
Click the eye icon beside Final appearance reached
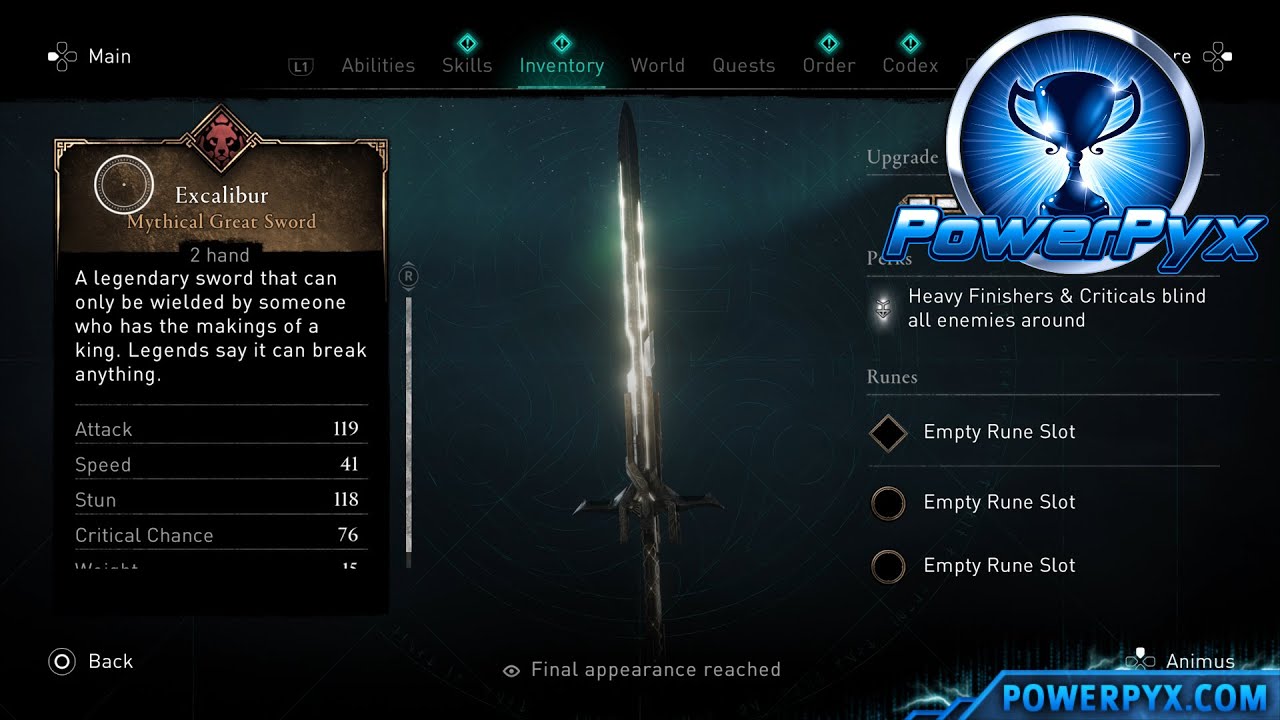(x=511, y=670)
